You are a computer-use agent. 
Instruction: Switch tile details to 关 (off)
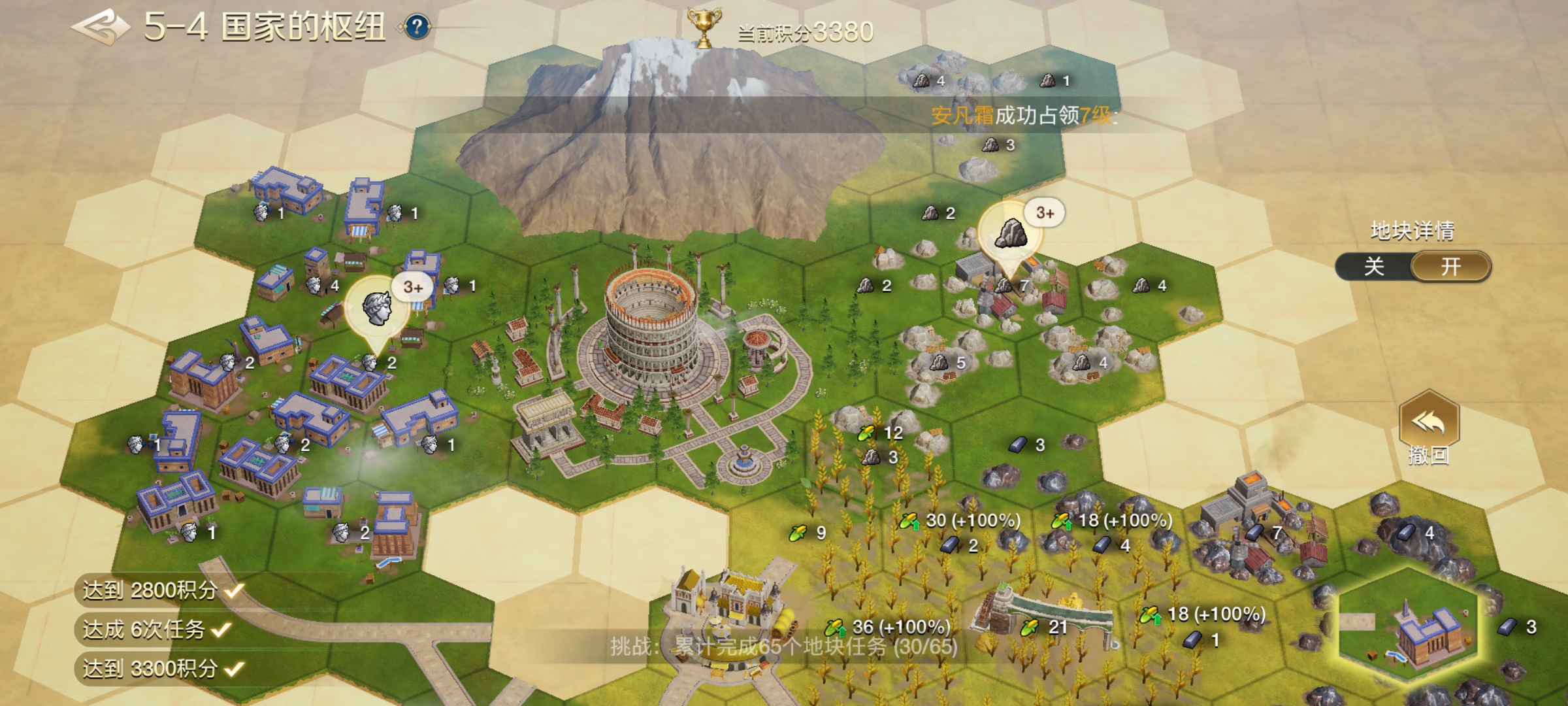1374,267
